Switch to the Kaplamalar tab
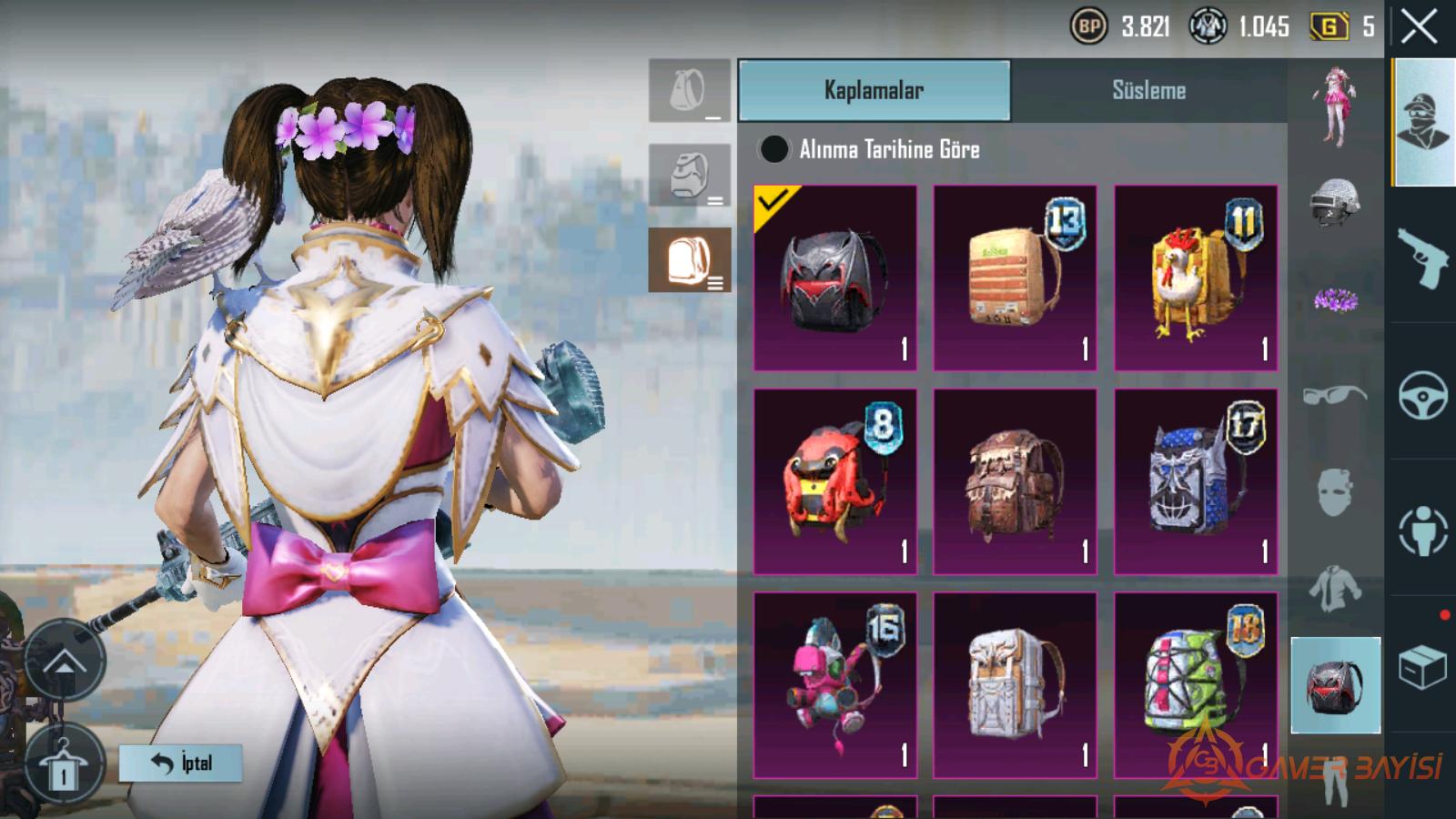The width and height of the screenshot is (1456, 819). (874, 90)
